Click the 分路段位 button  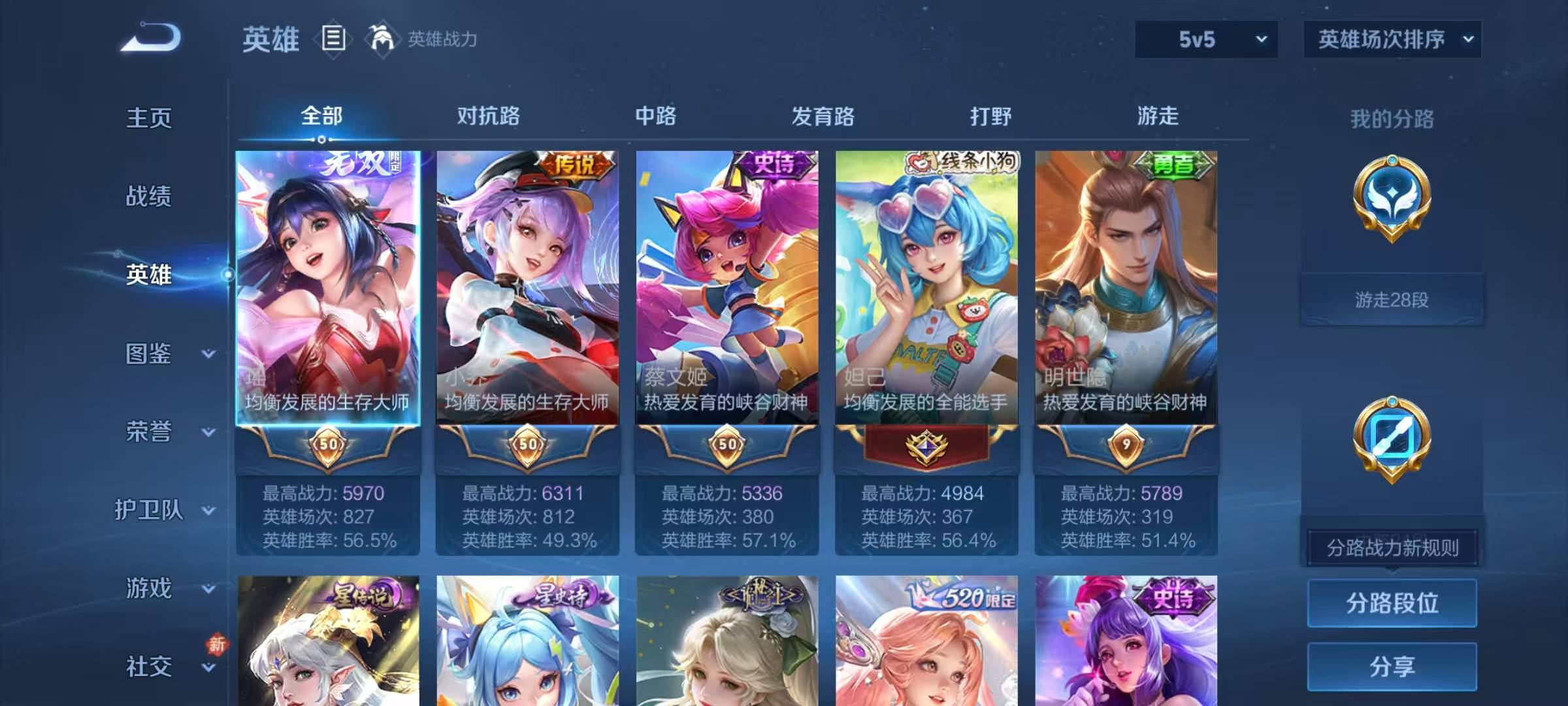[1392, 603]
